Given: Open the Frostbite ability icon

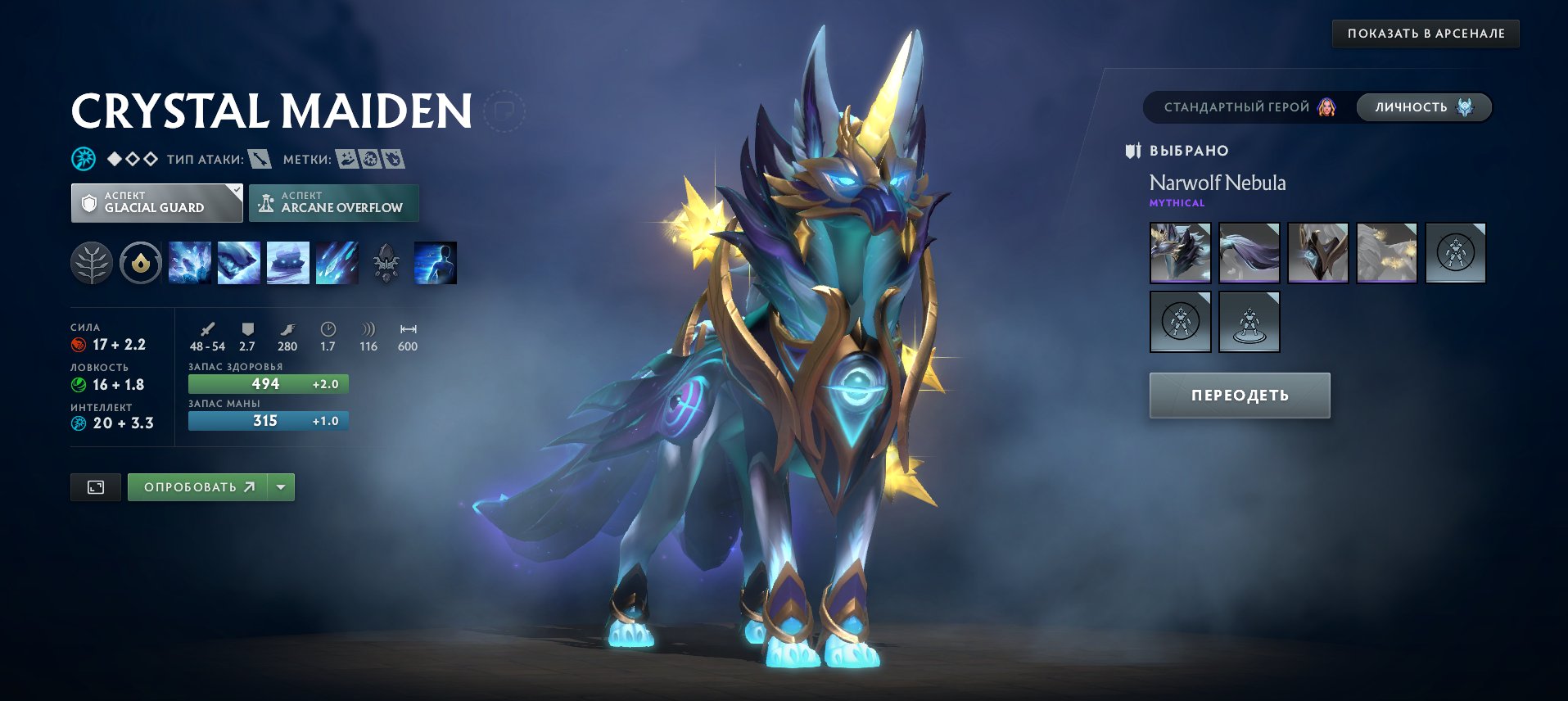Looking at the screenshot, I should (x=238, y=262).
